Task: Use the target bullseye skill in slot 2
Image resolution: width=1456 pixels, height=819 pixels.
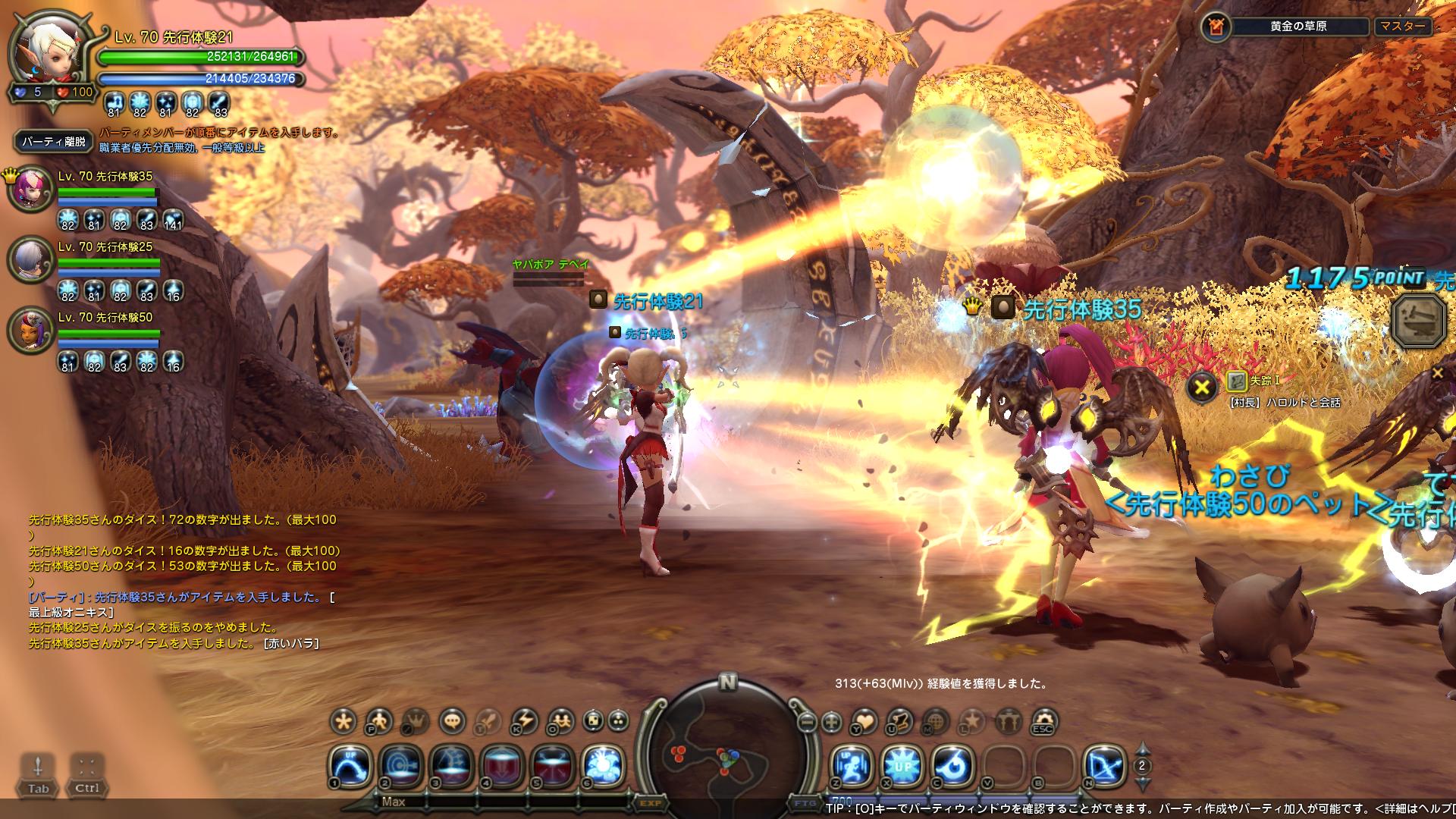Action: click(x=402, y=765)
